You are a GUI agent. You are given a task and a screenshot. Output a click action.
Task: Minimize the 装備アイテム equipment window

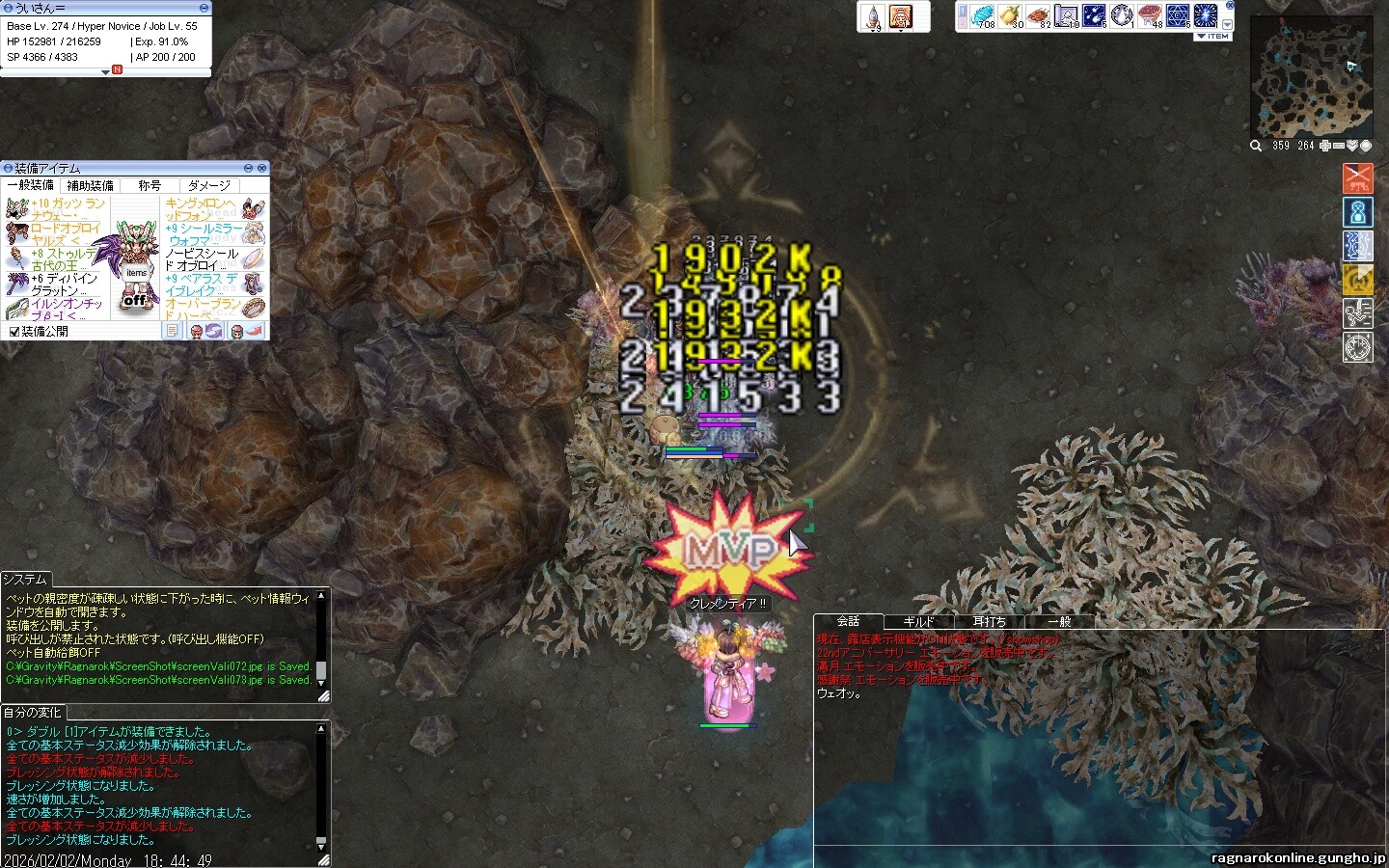pyautogui.click(x=249, y=169)
